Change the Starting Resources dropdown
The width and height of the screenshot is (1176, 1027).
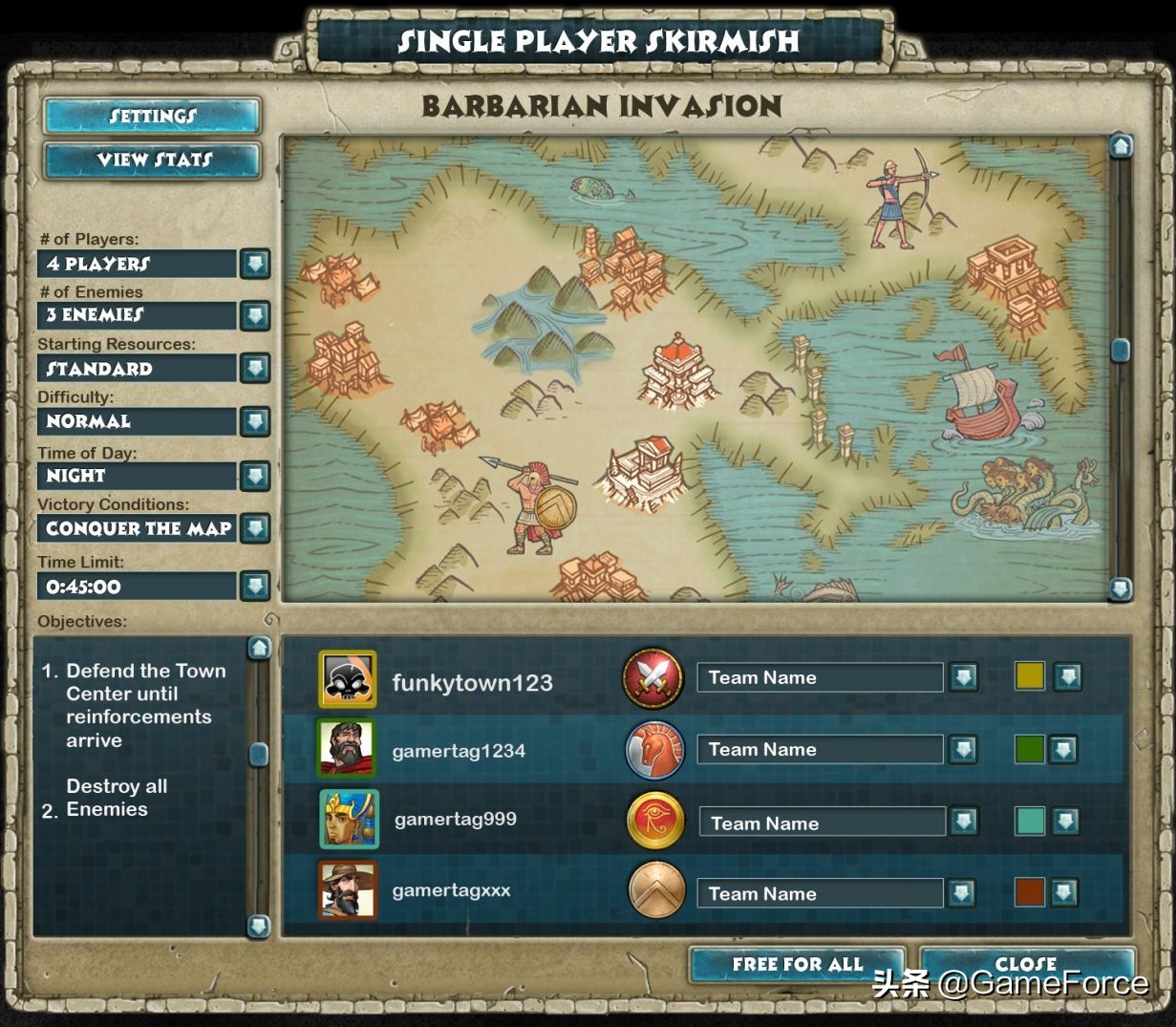click(255, 368)
